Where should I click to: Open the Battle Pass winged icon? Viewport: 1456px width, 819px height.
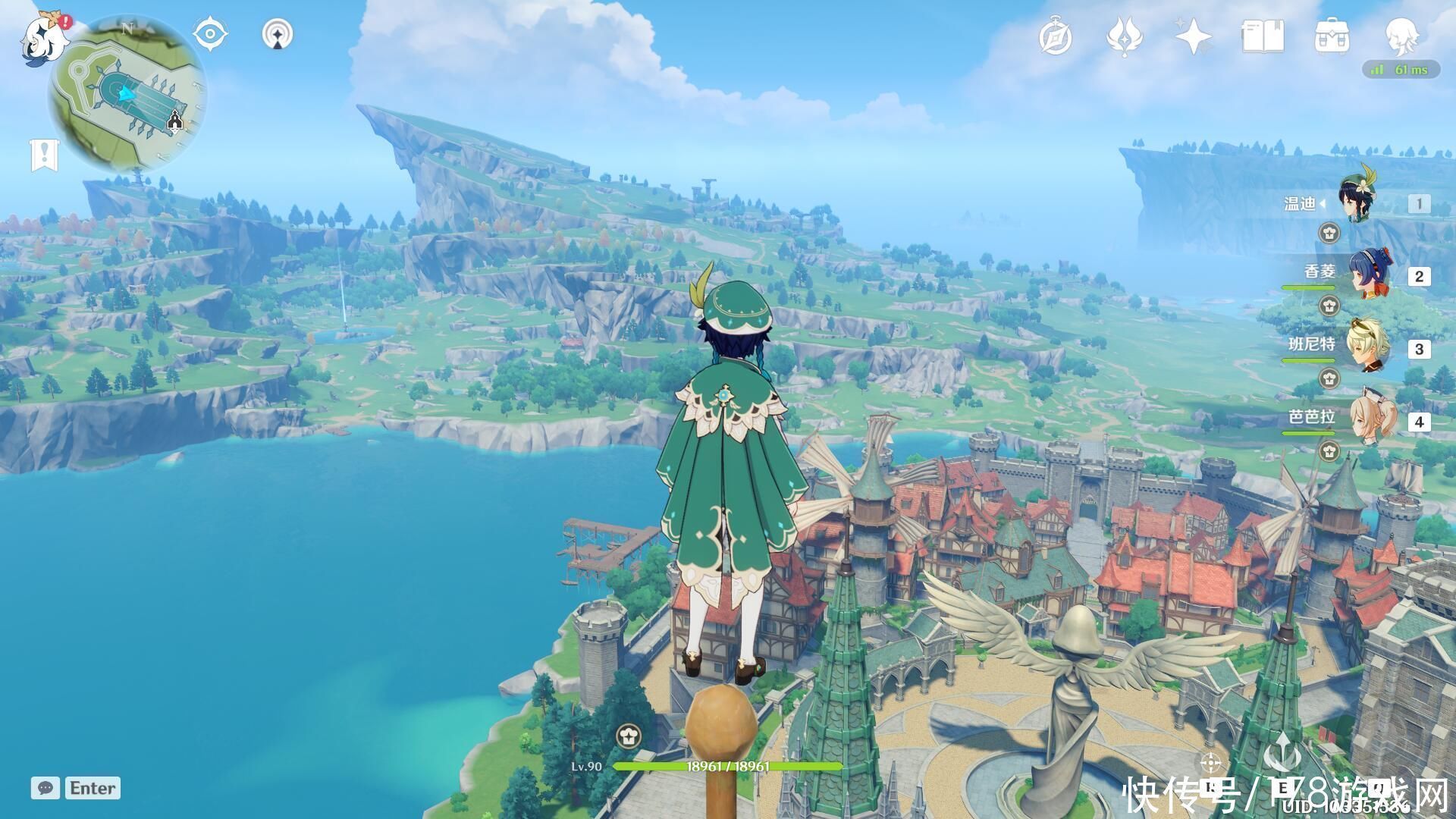pos(1125,36)
